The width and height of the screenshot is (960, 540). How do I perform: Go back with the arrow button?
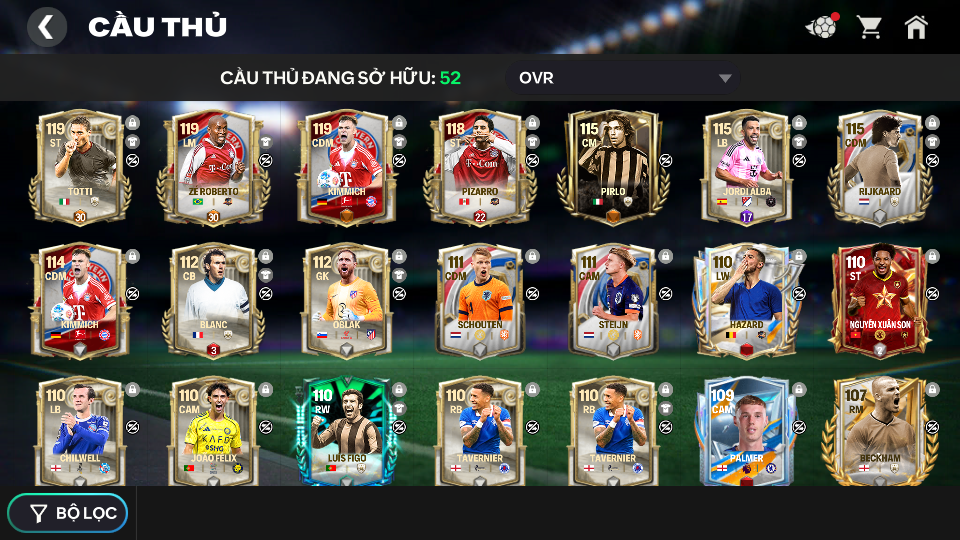[46, 27]
